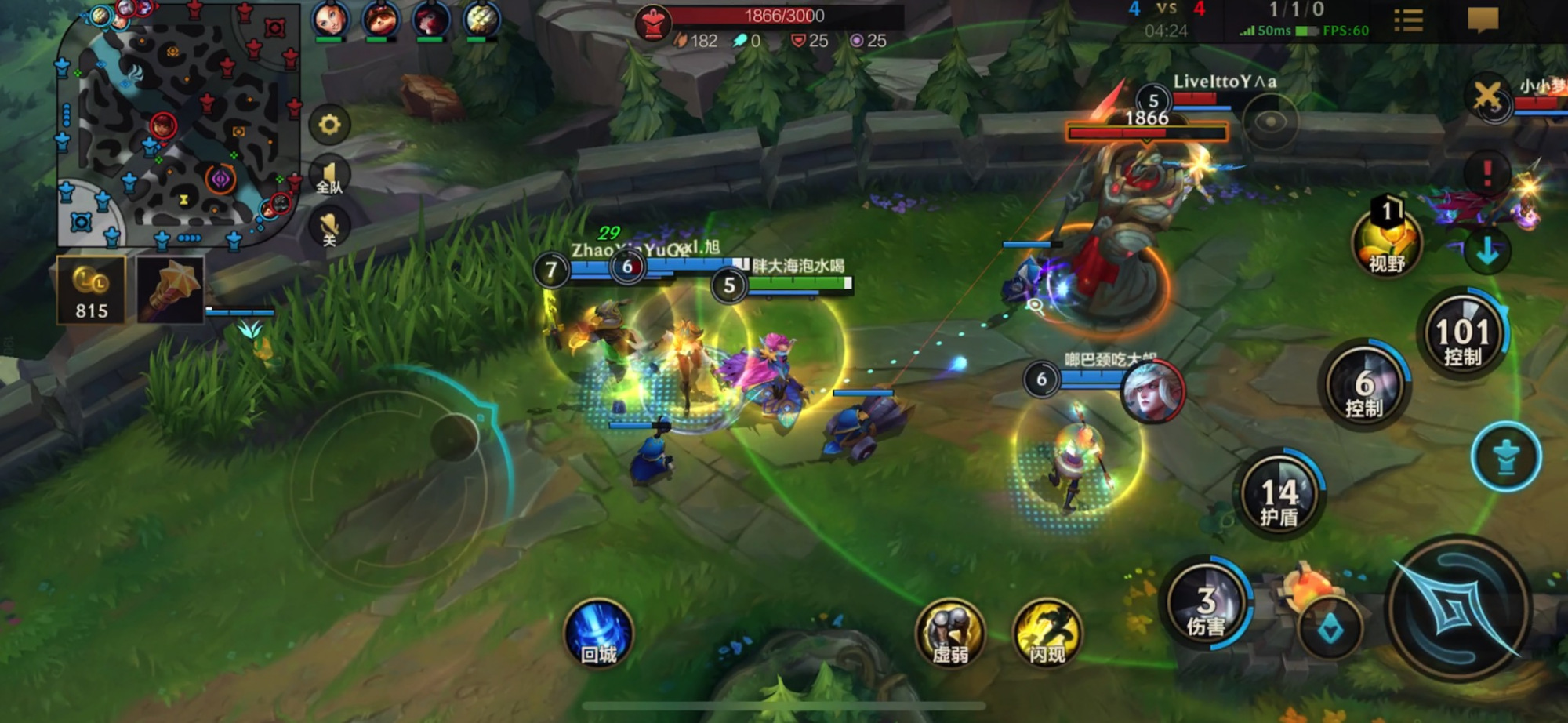
Task: Use the 闪现 flash summoner spell
Action: click(x=1047, y=634)
